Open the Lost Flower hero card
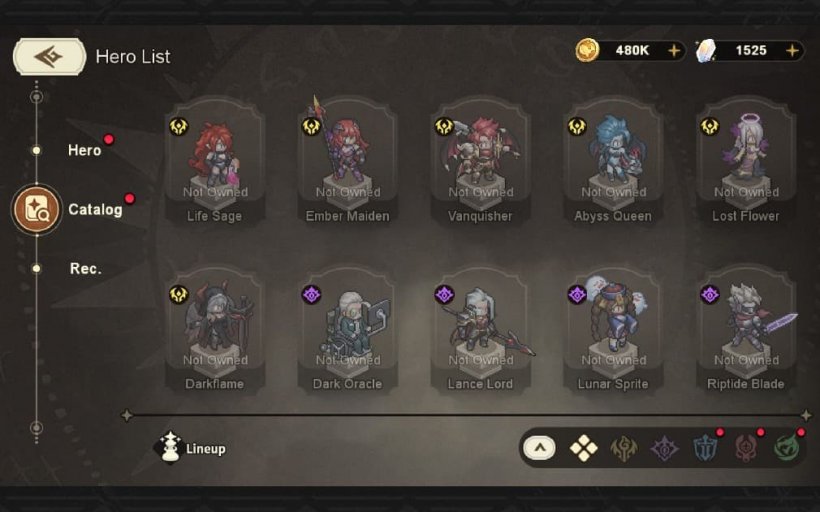The width and height of the screenshot is (820, 512). pos(746,165)
